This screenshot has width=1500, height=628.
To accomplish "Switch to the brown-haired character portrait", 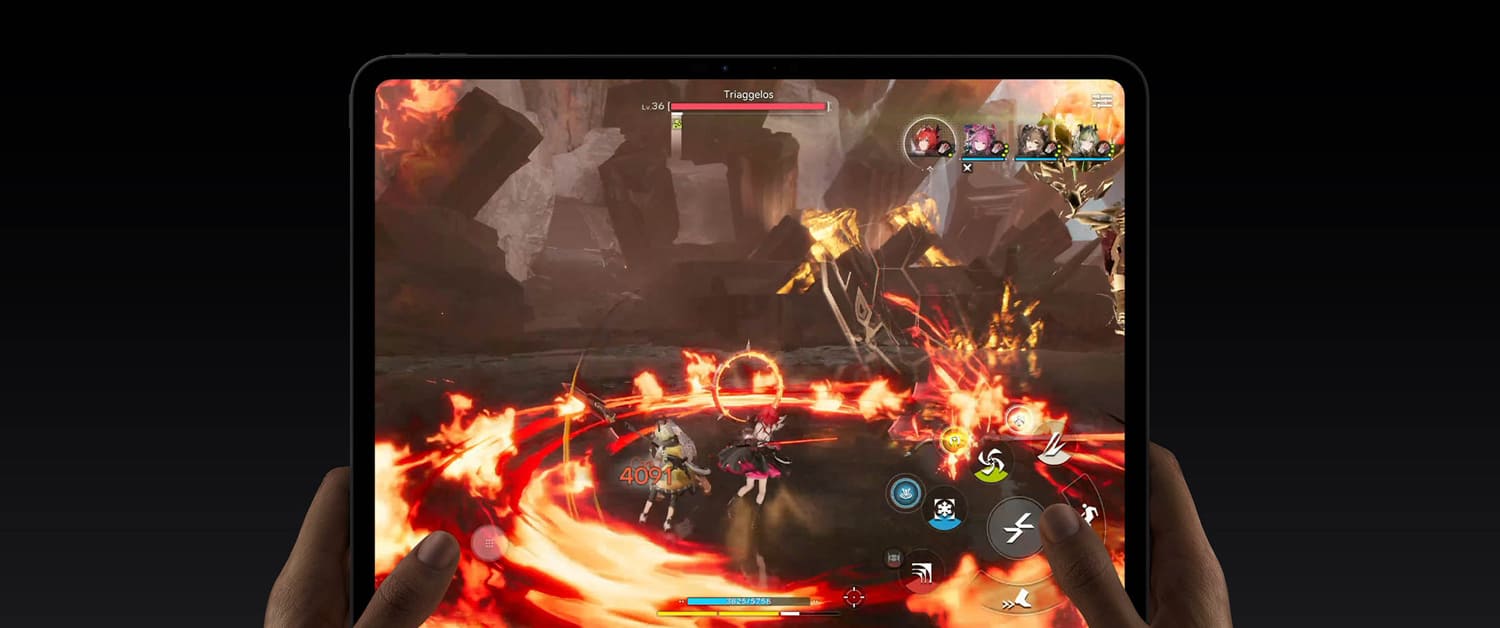I will [1032, 141].
